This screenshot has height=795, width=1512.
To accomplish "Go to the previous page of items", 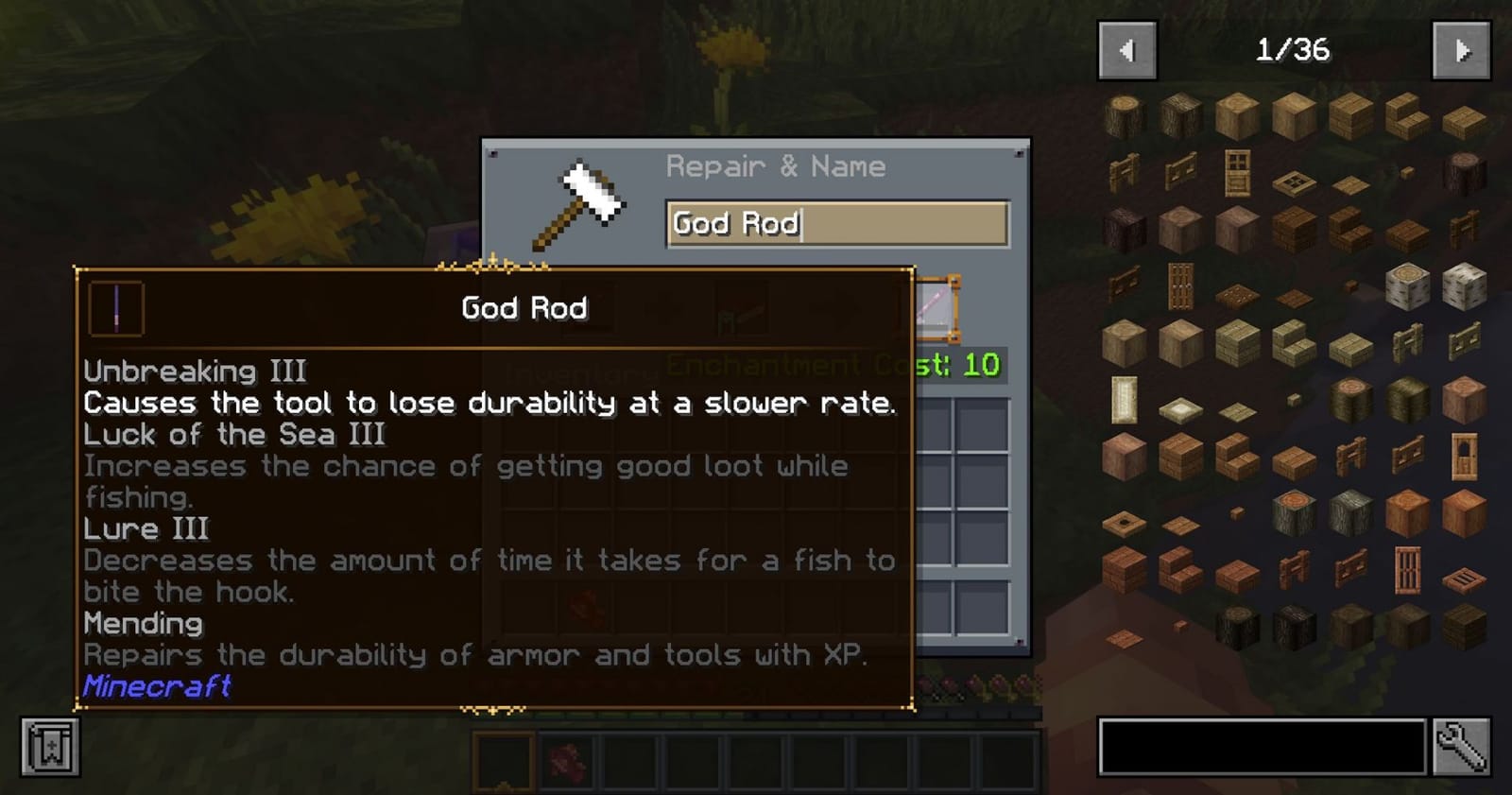I will 1126,50.
